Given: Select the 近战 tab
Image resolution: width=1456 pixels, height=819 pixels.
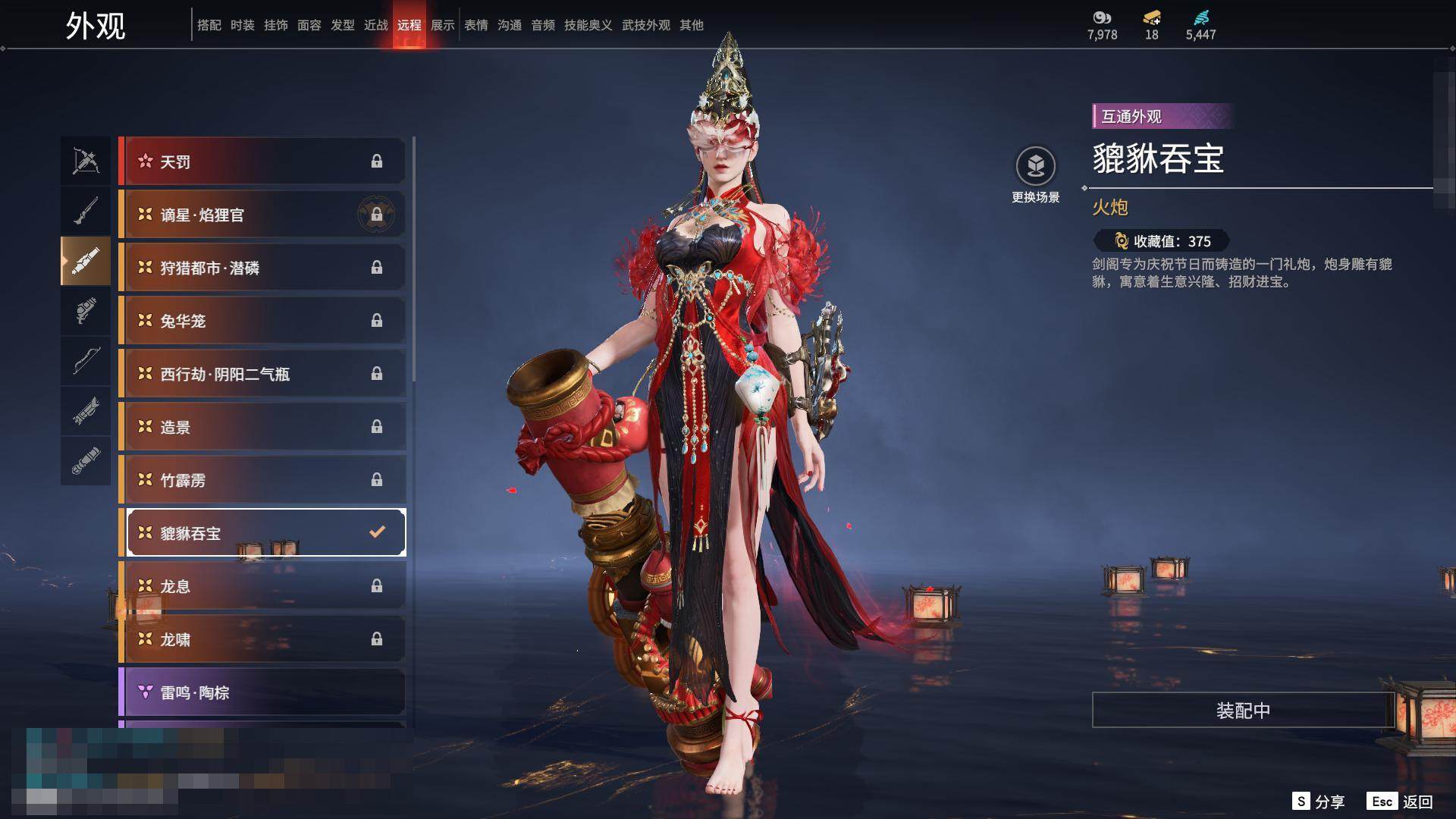Looking at the screenshot, I should (376, 25).
